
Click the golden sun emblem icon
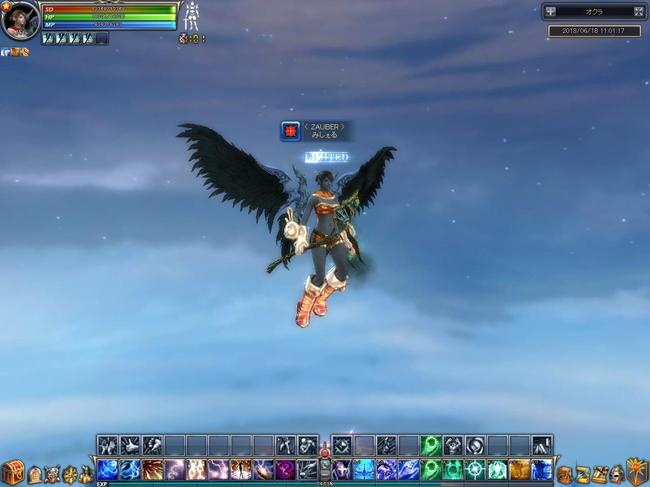point(69,474)
